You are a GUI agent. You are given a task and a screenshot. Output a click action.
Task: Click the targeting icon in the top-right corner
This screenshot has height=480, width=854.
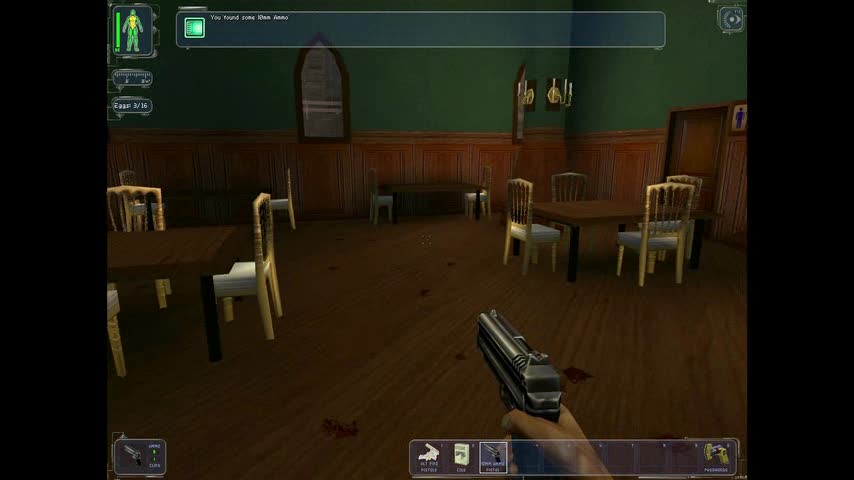tap(732, 18)
